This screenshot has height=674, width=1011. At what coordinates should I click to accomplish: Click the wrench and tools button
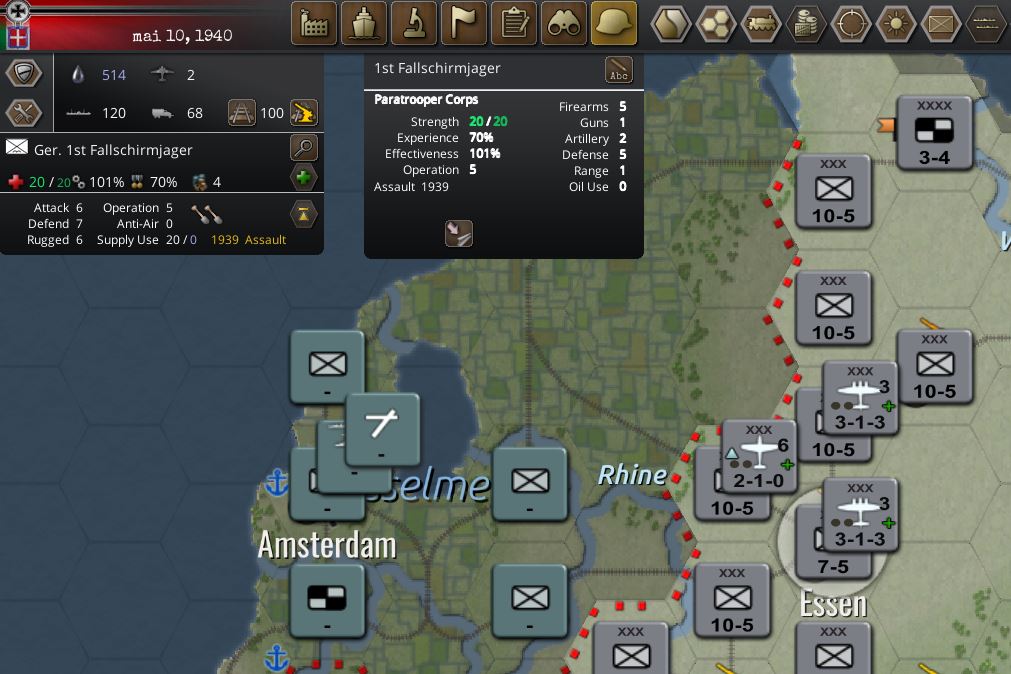24,113
